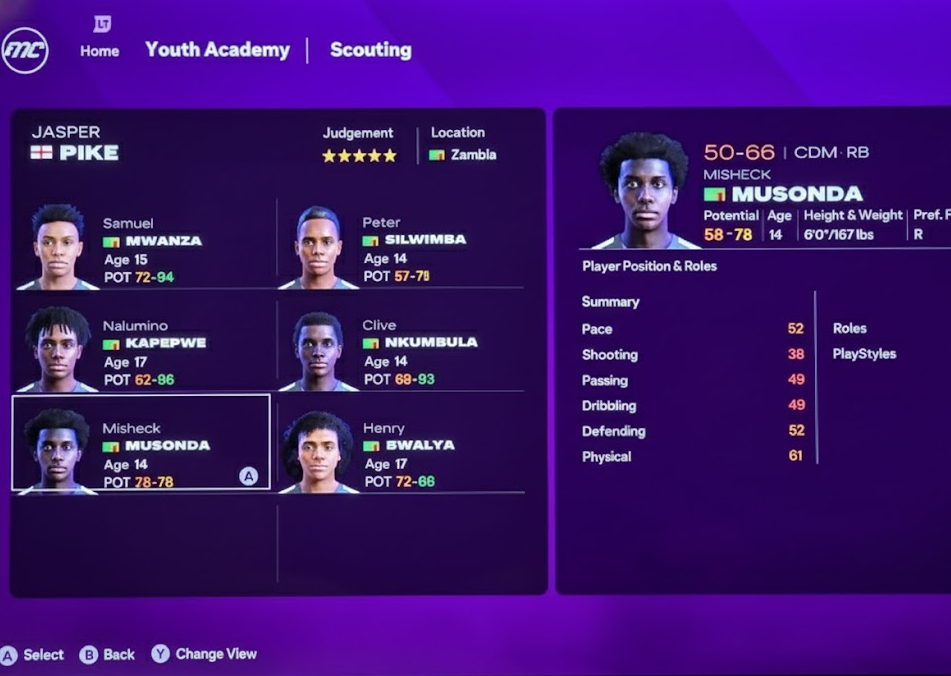Open the Roles section

pos(849,328)
